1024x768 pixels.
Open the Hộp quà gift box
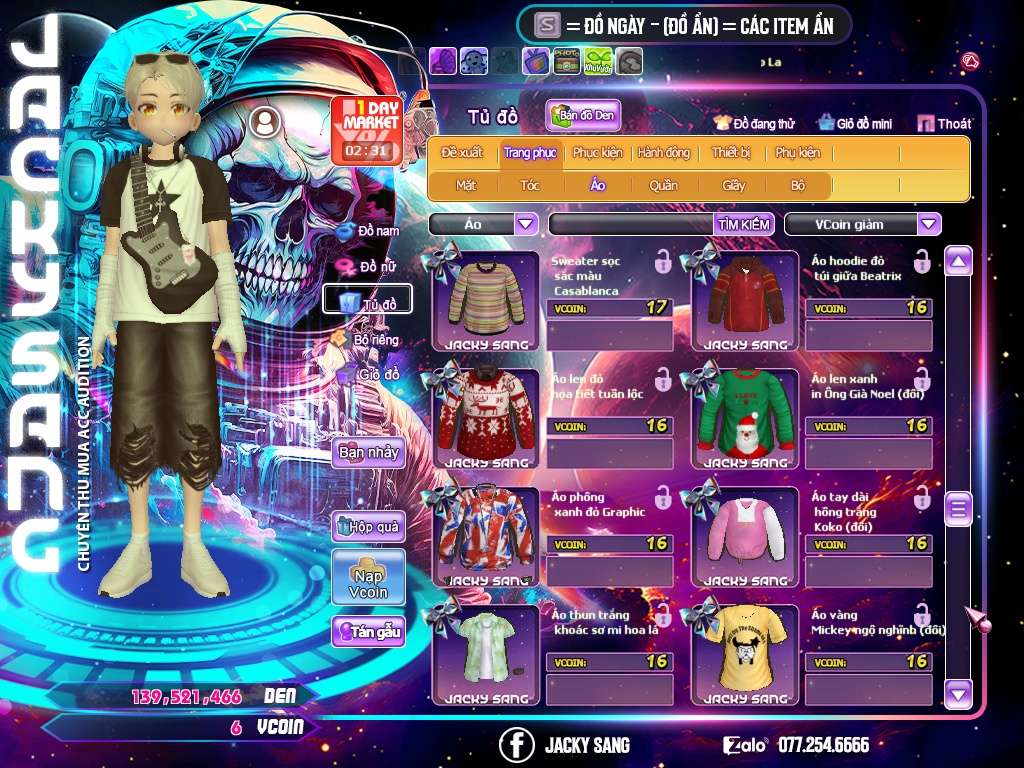368,526
